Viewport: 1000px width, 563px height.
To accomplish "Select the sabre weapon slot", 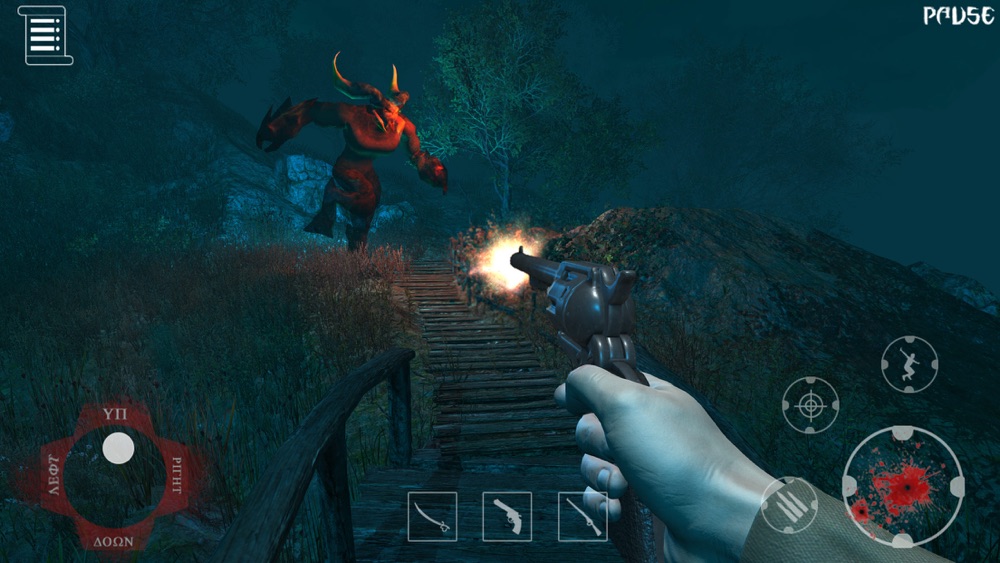I will pos(432,516).
